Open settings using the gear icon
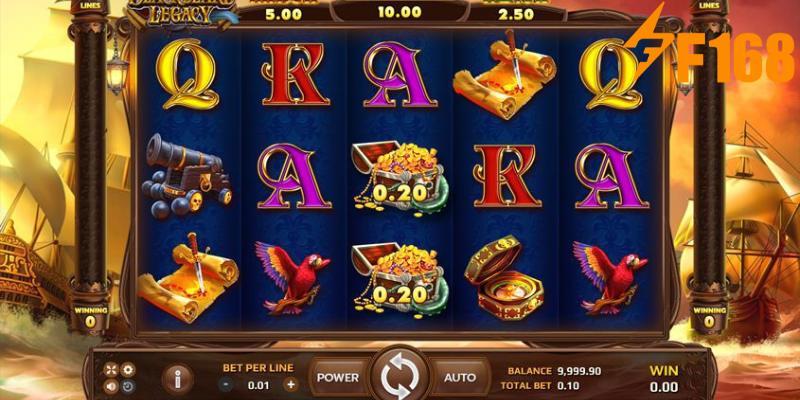Screen dimensions: 800x400 tap(127, 369)
